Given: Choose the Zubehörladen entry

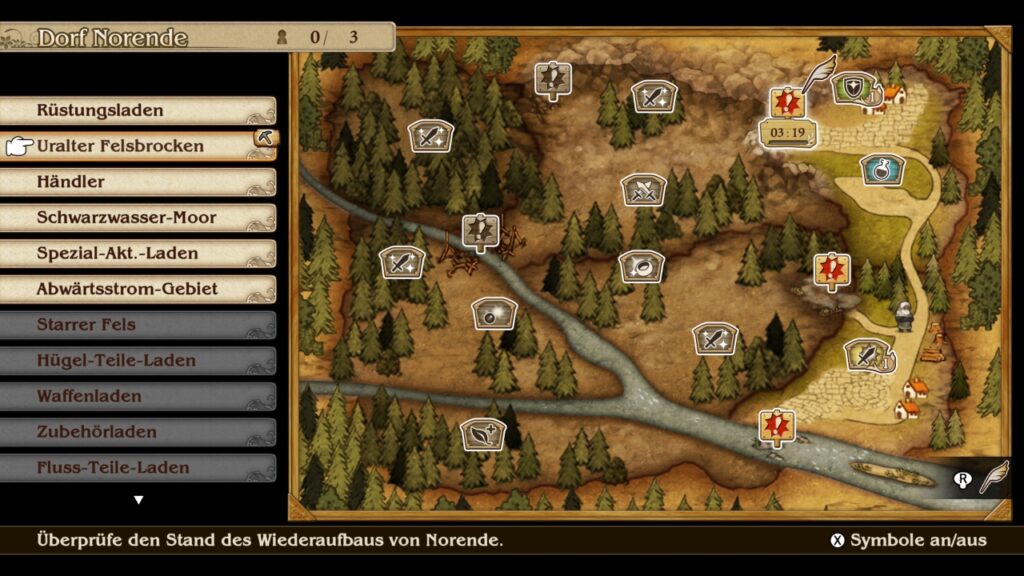Looking at the screenshot, I should (140, 432).
